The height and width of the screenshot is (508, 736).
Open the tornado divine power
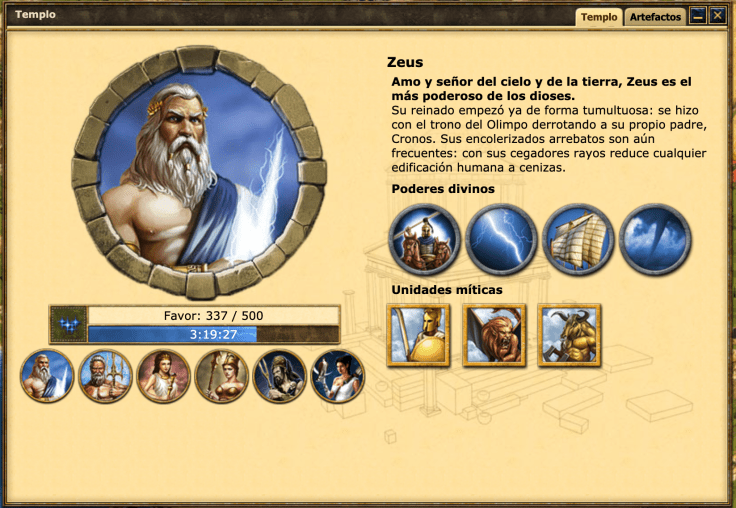click(x=655, y=240)
